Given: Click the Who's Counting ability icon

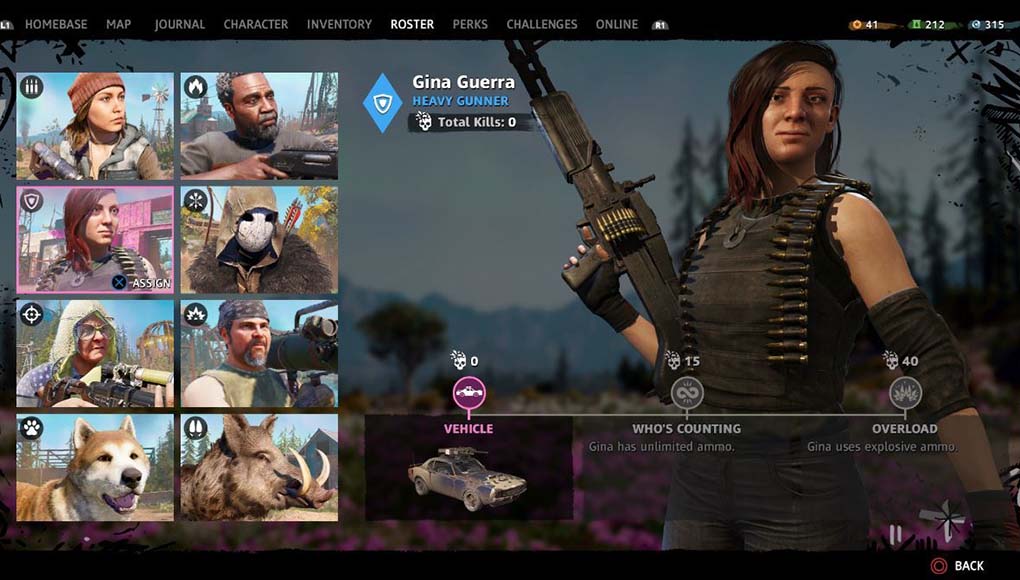Looking at the screenshot, I should [x=687, y=393].
